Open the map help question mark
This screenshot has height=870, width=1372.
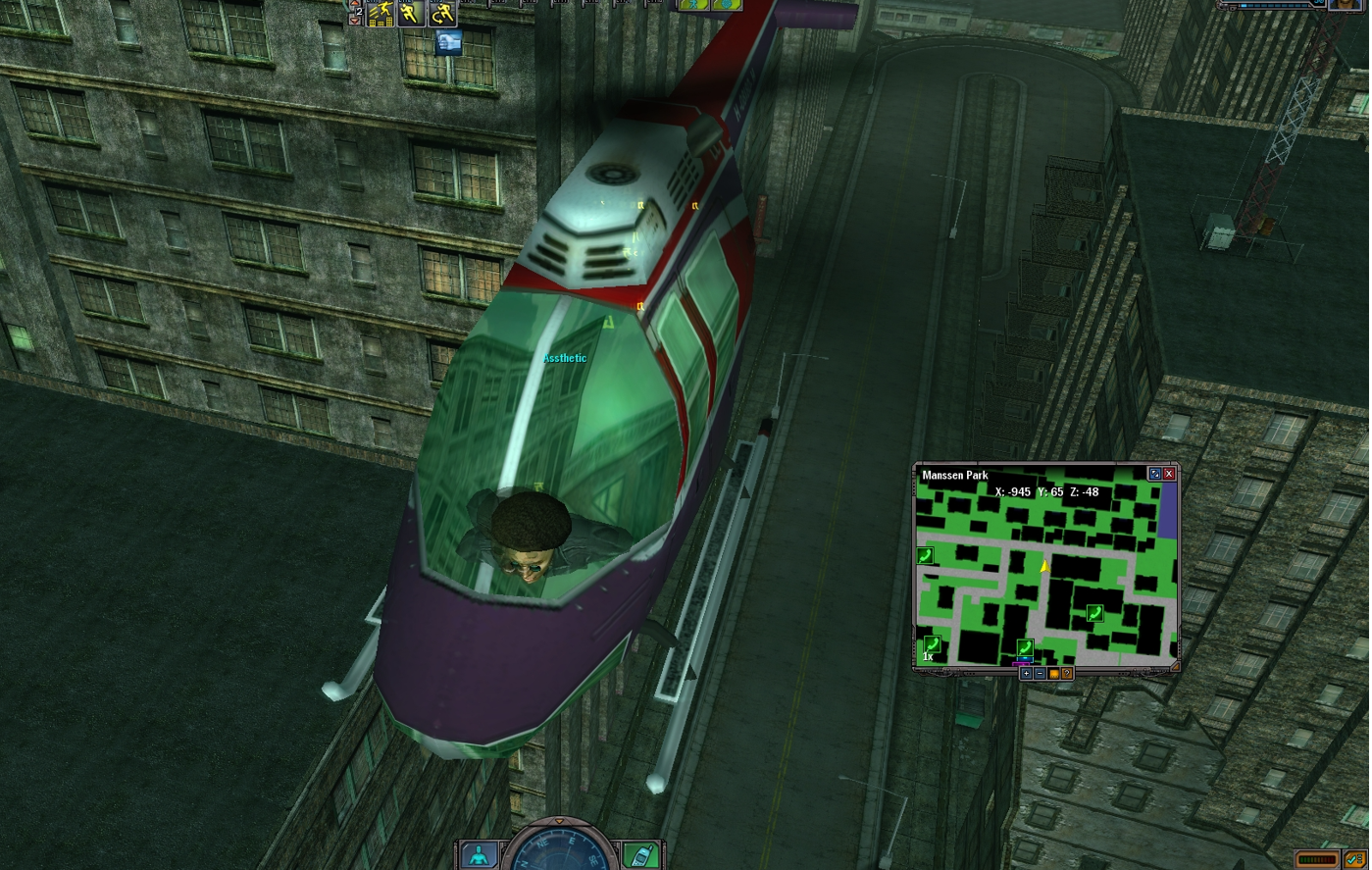click(1067, 674)
